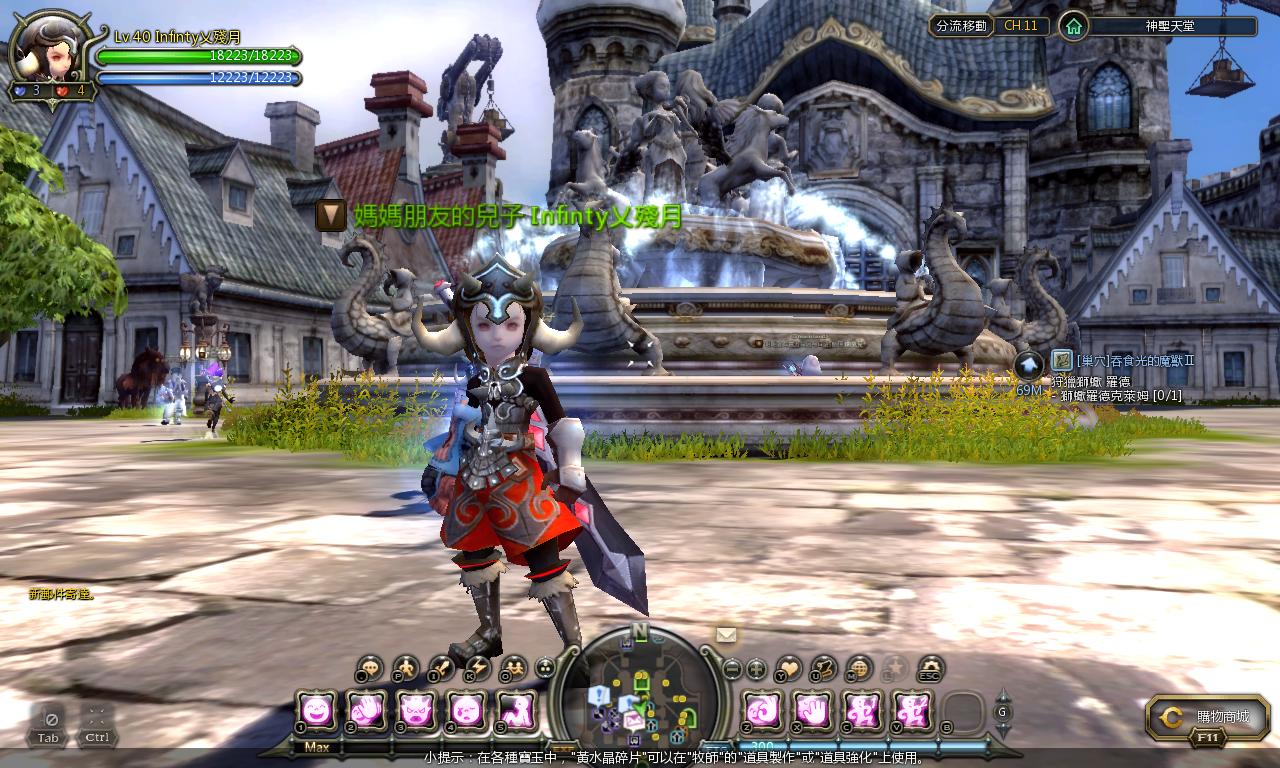Use the sitting pose emote
Screen dimensions: 1280x768
point(515,710)
